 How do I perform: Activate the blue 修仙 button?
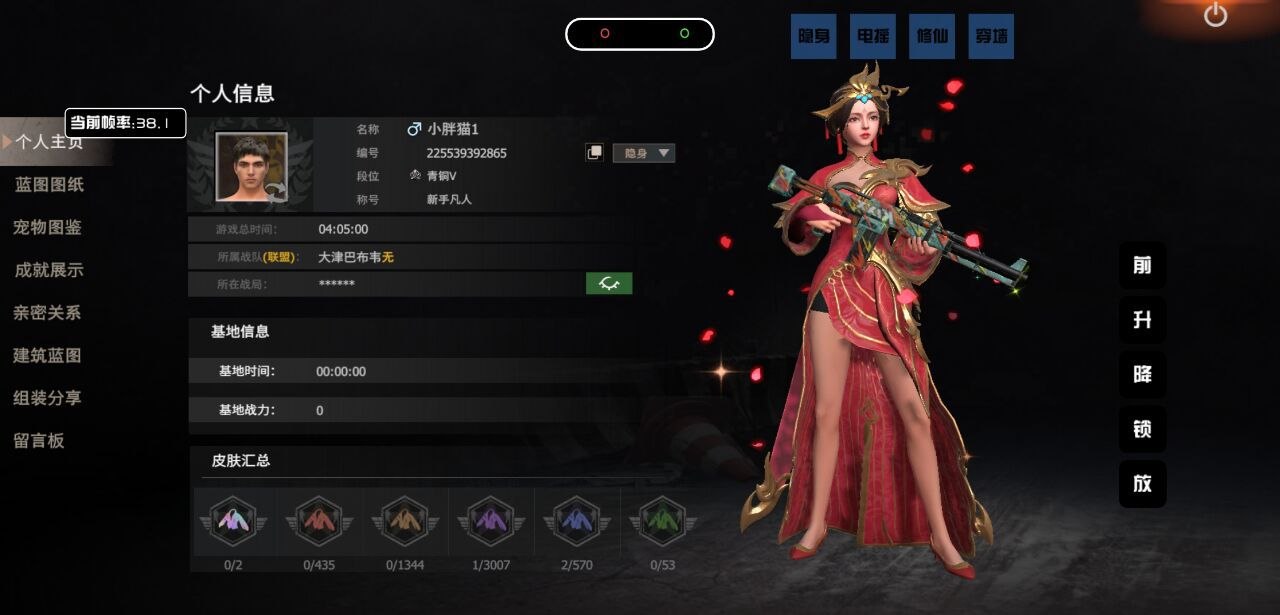tap(932, 36)
